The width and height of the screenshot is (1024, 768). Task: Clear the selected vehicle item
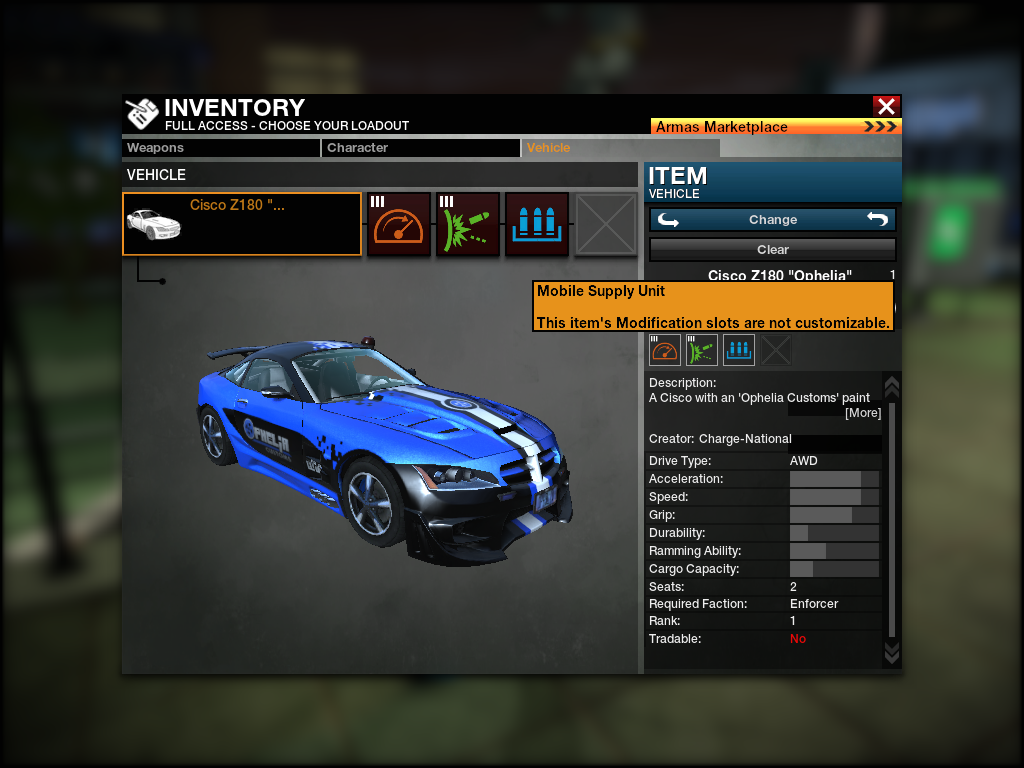[772, 250]
